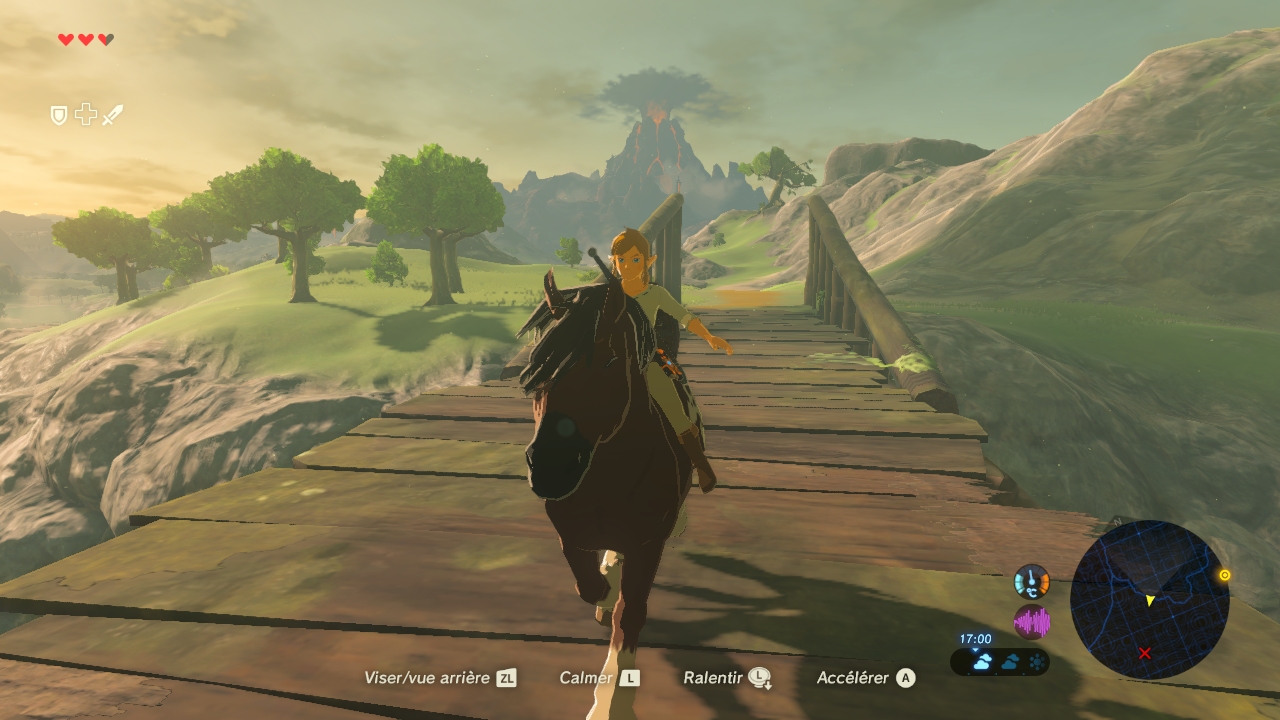Viewport: 1280px width, 720px height.
Task: Show the weather forecast panel
Action: click(1000, 661)
